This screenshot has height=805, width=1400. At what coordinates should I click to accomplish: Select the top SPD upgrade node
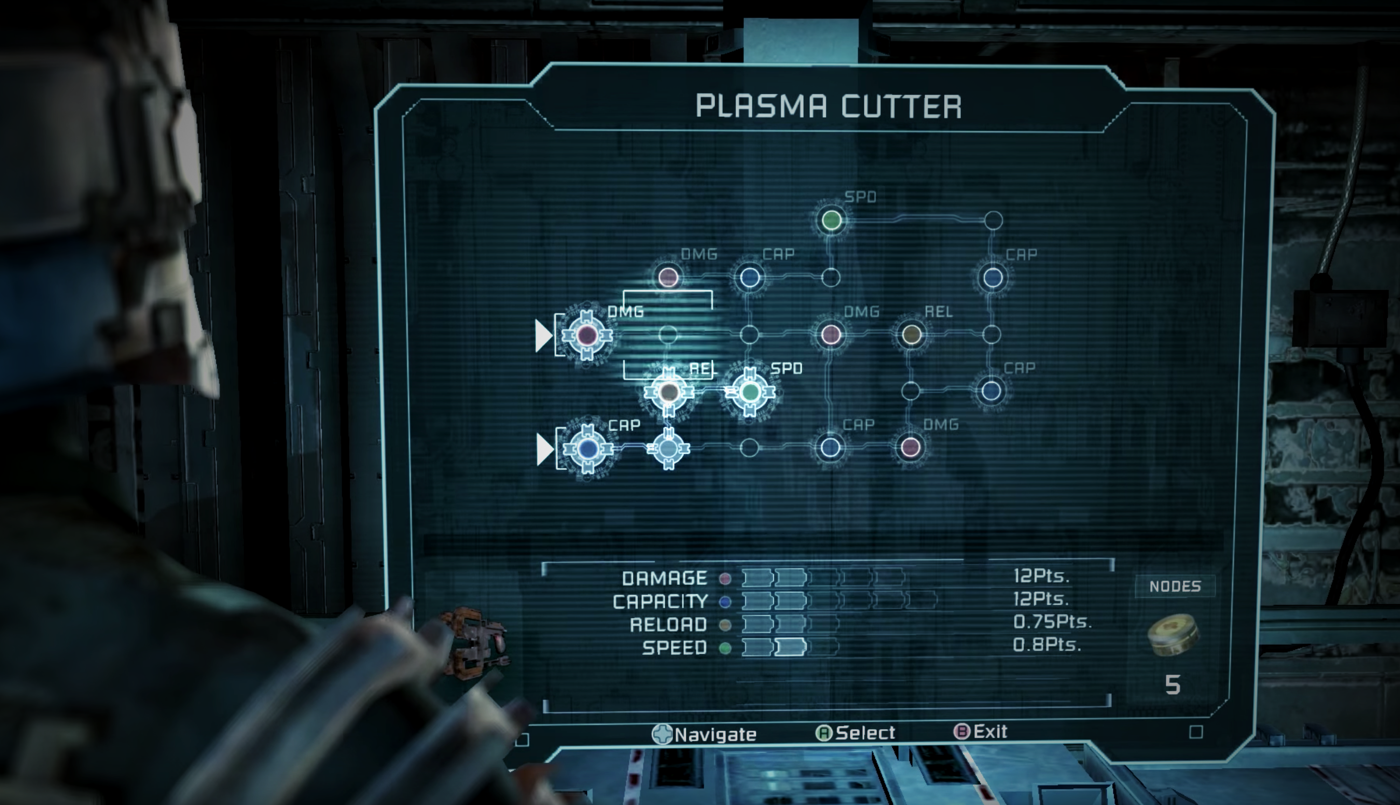click(832, 220)
